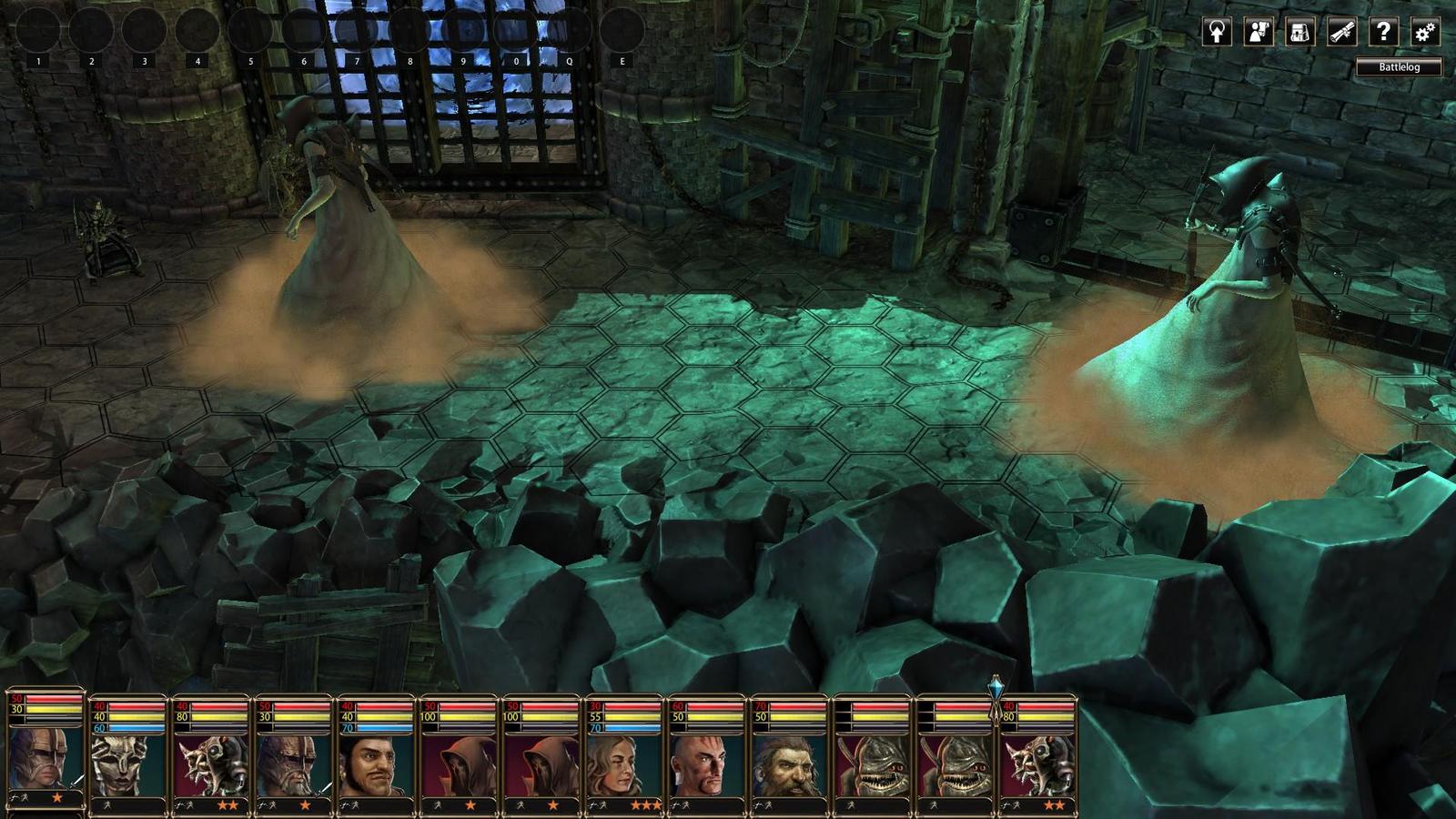Open the character sheet icon
The image size is (1456, 819).
1259,32
